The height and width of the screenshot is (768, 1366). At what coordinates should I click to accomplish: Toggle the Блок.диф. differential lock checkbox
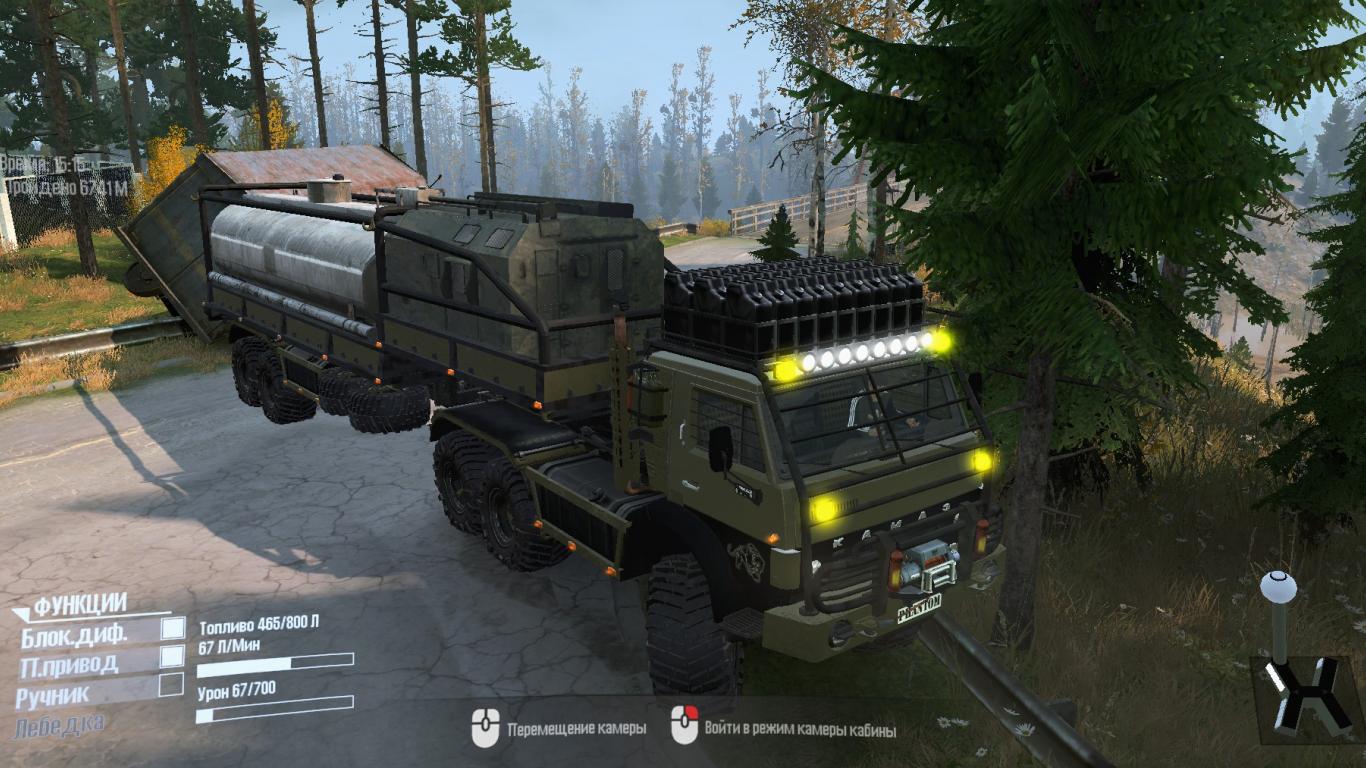(173, 628)
